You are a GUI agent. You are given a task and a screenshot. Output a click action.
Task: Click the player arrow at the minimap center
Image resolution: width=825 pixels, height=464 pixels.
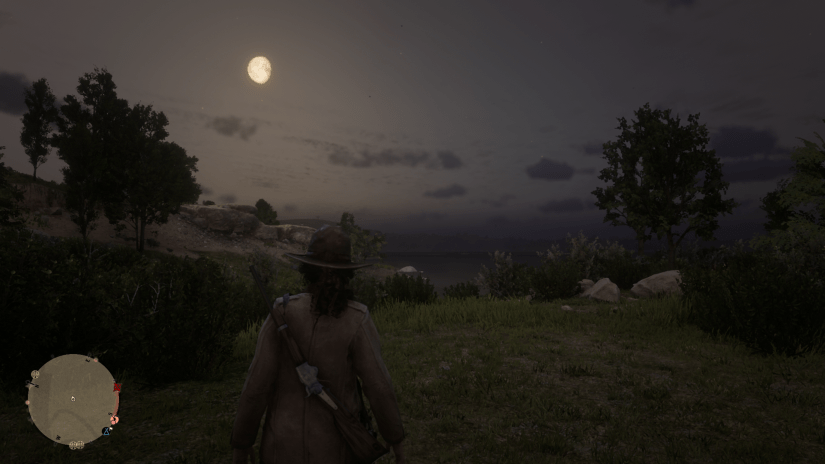coord(72,398)
